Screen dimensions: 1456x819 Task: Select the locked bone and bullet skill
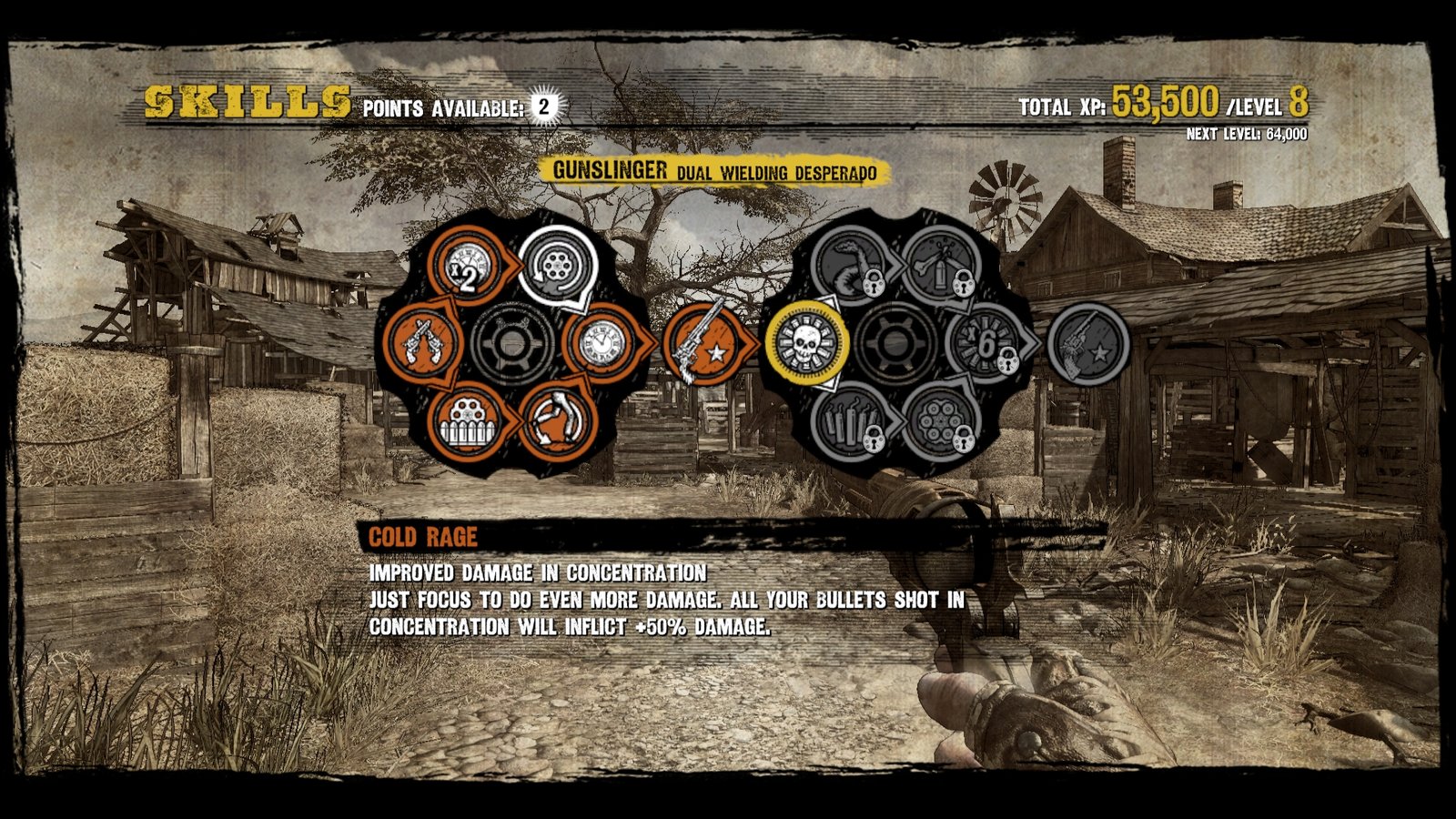(x=939, y=266)
